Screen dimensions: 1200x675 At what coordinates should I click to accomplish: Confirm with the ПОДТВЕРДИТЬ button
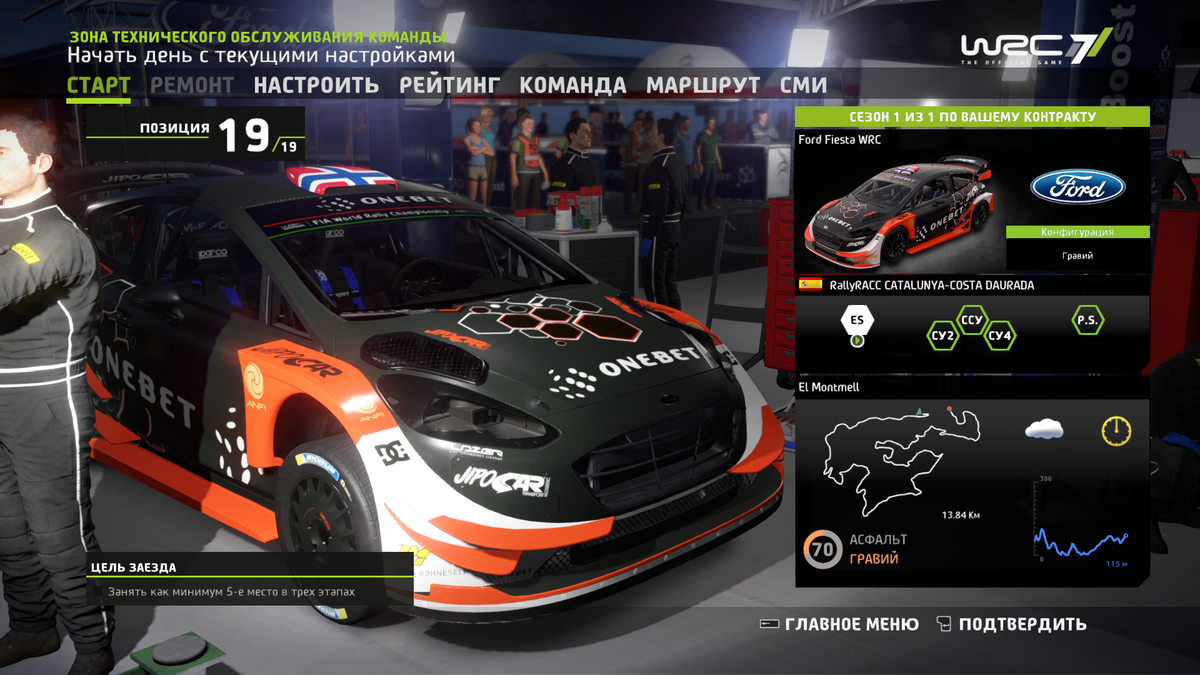click(x=1011, y=624)
